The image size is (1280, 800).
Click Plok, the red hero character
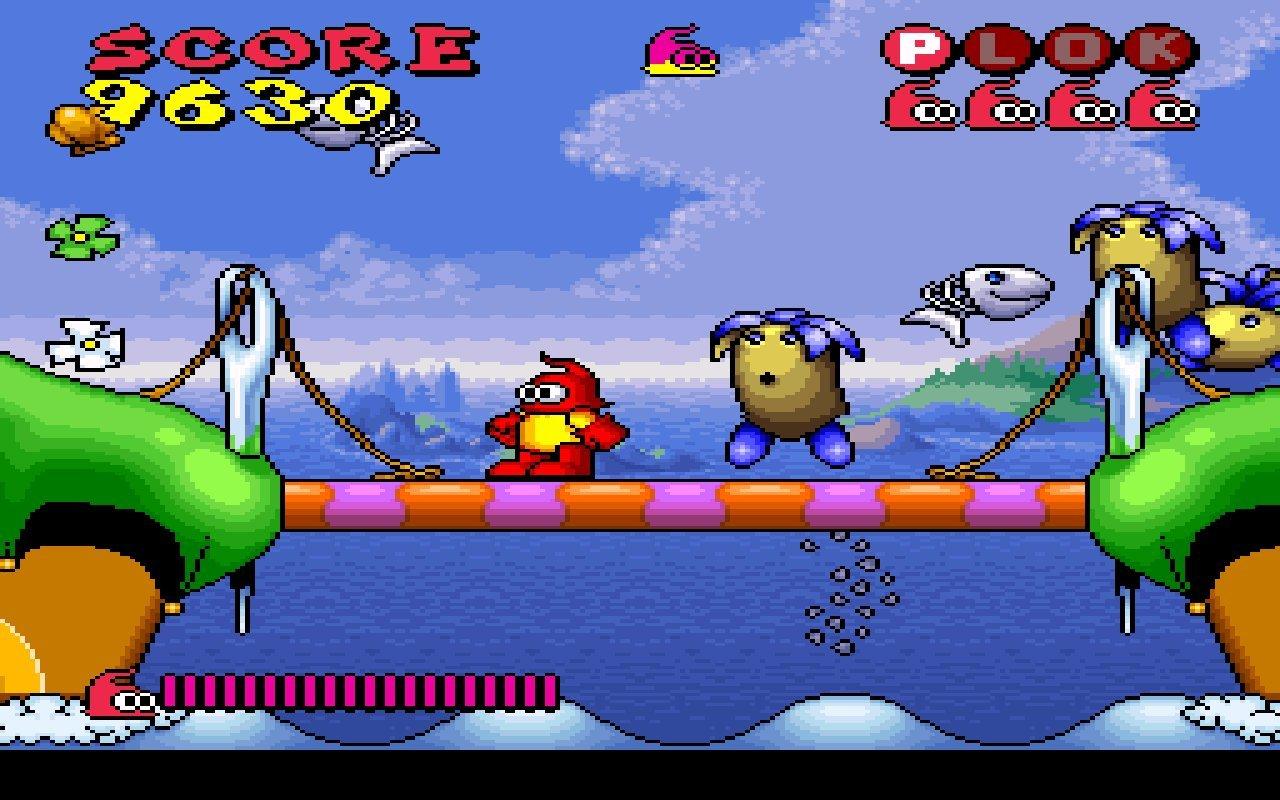click(555, 420)
